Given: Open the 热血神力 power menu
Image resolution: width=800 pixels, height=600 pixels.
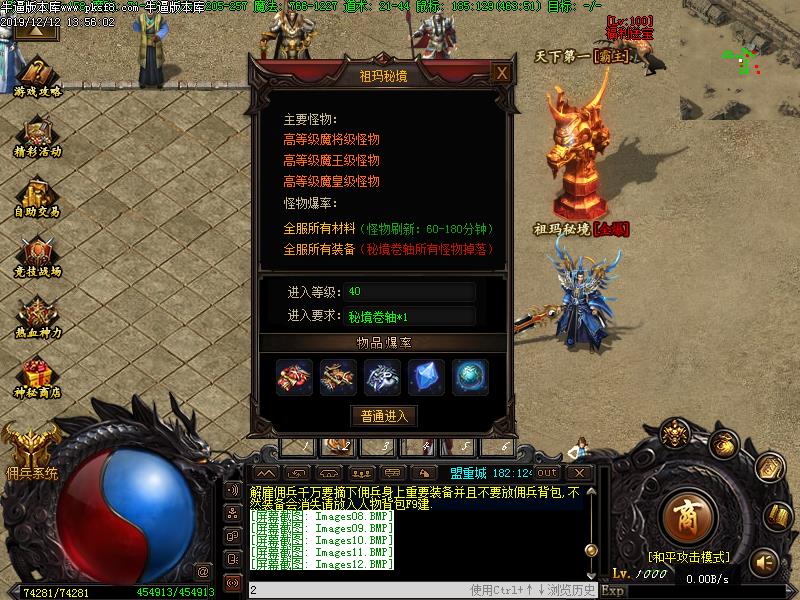Looking at the screenshot, I should pos(38,316).
